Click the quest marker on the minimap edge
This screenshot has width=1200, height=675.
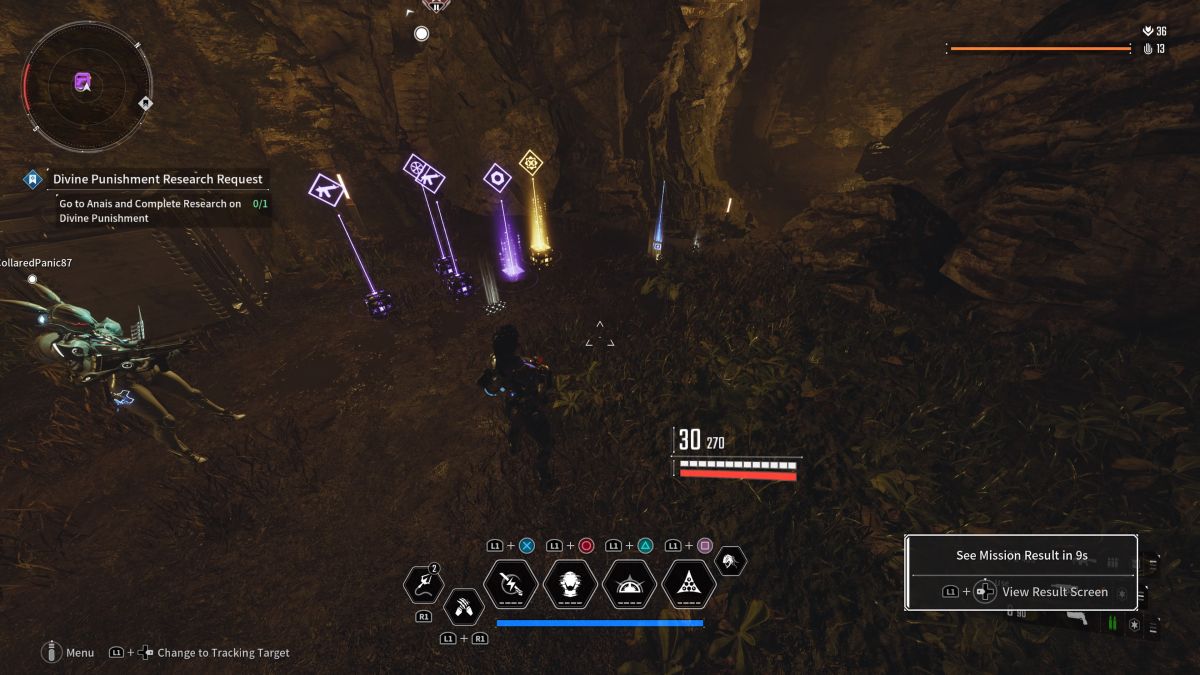pyautogui.click(x=145, y=102)
